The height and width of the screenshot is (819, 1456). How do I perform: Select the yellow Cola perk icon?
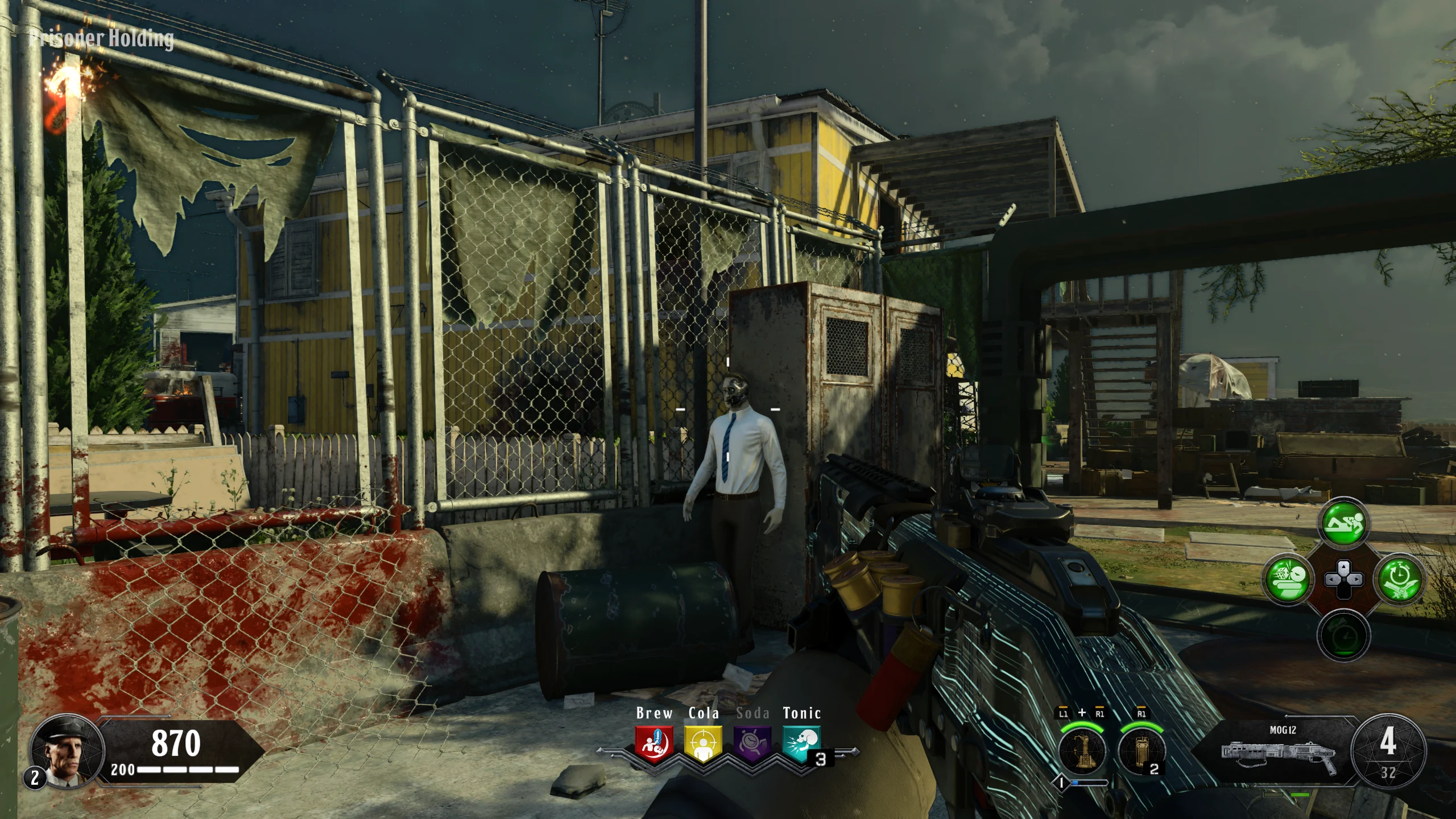tap(704, 744)
